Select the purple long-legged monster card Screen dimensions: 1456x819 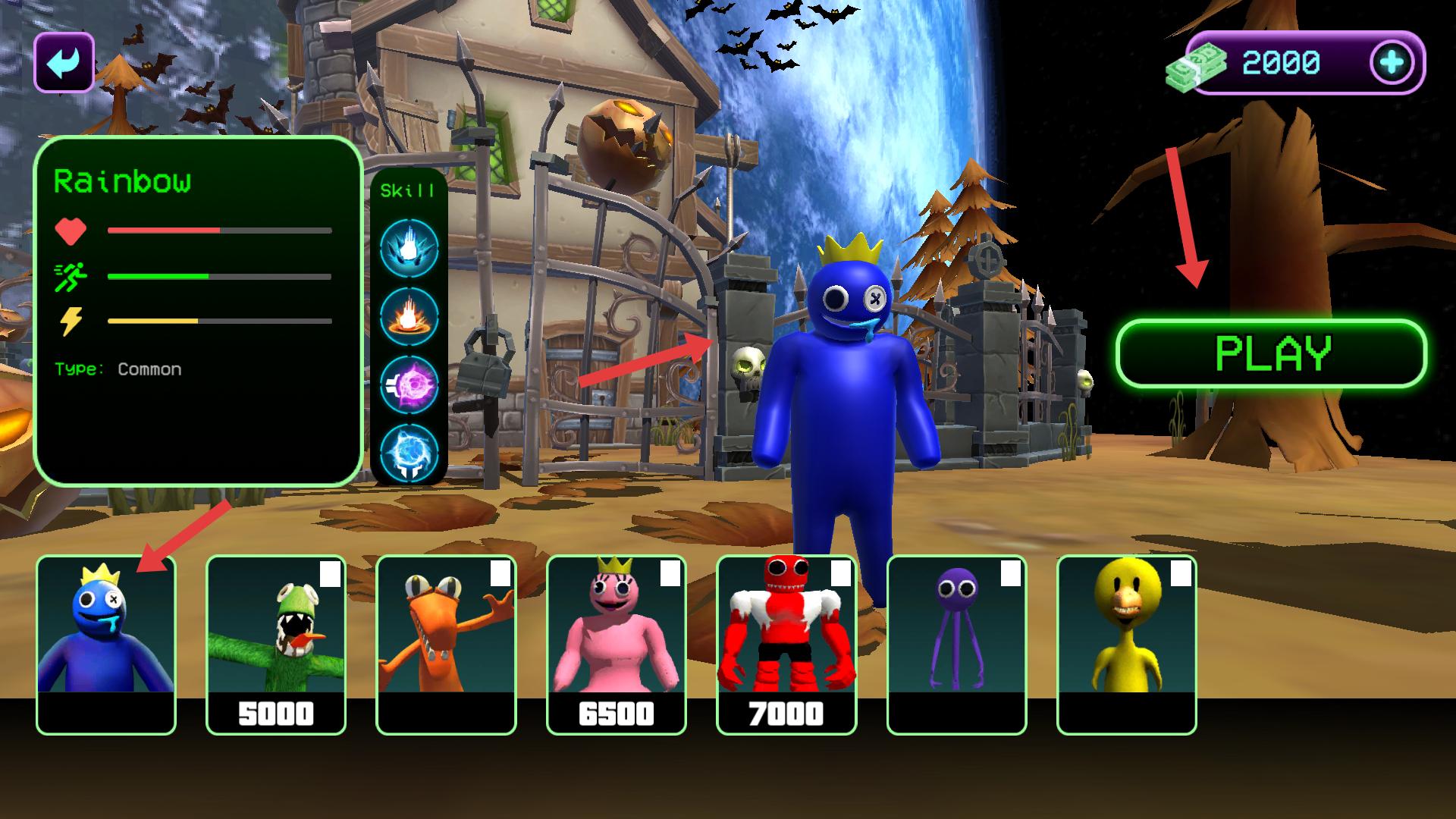[956, 645]
